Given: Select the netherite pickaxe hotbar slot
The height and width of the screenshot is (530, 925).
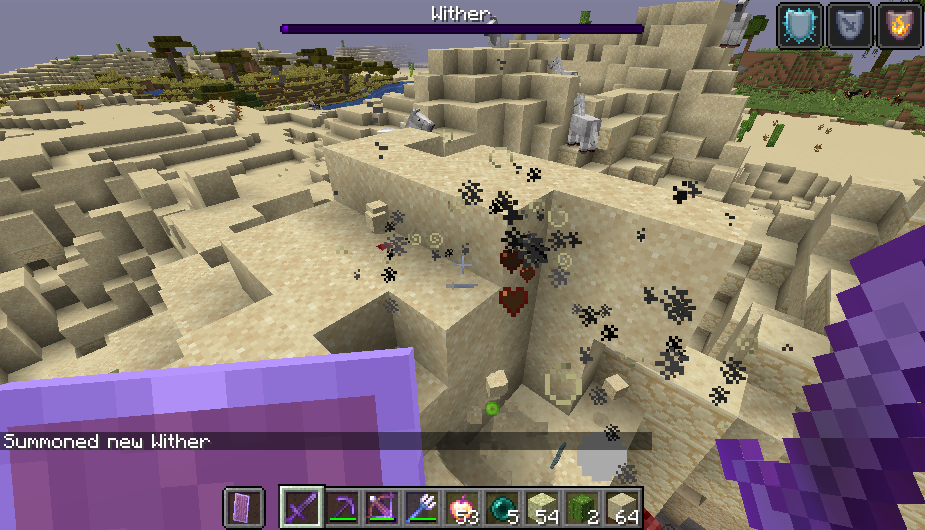Looking at the screenshot, I should click(x=341, y=508).
